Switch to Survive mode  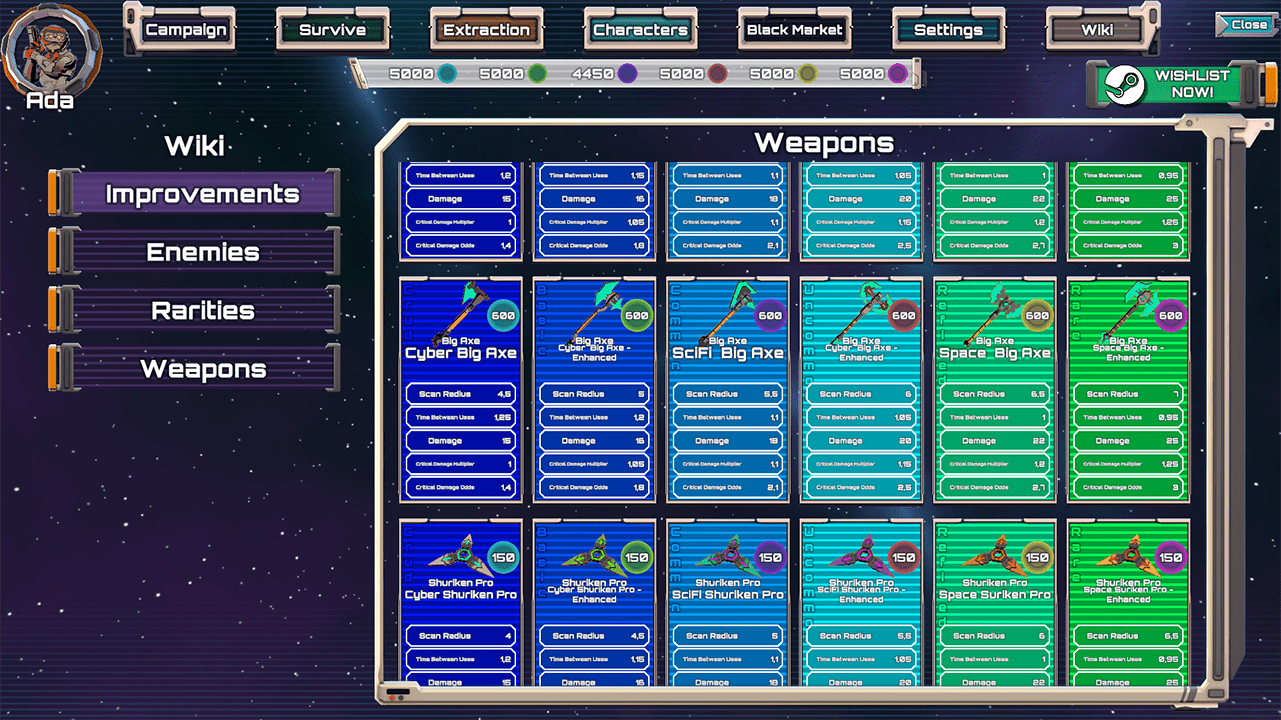[332, 30]
